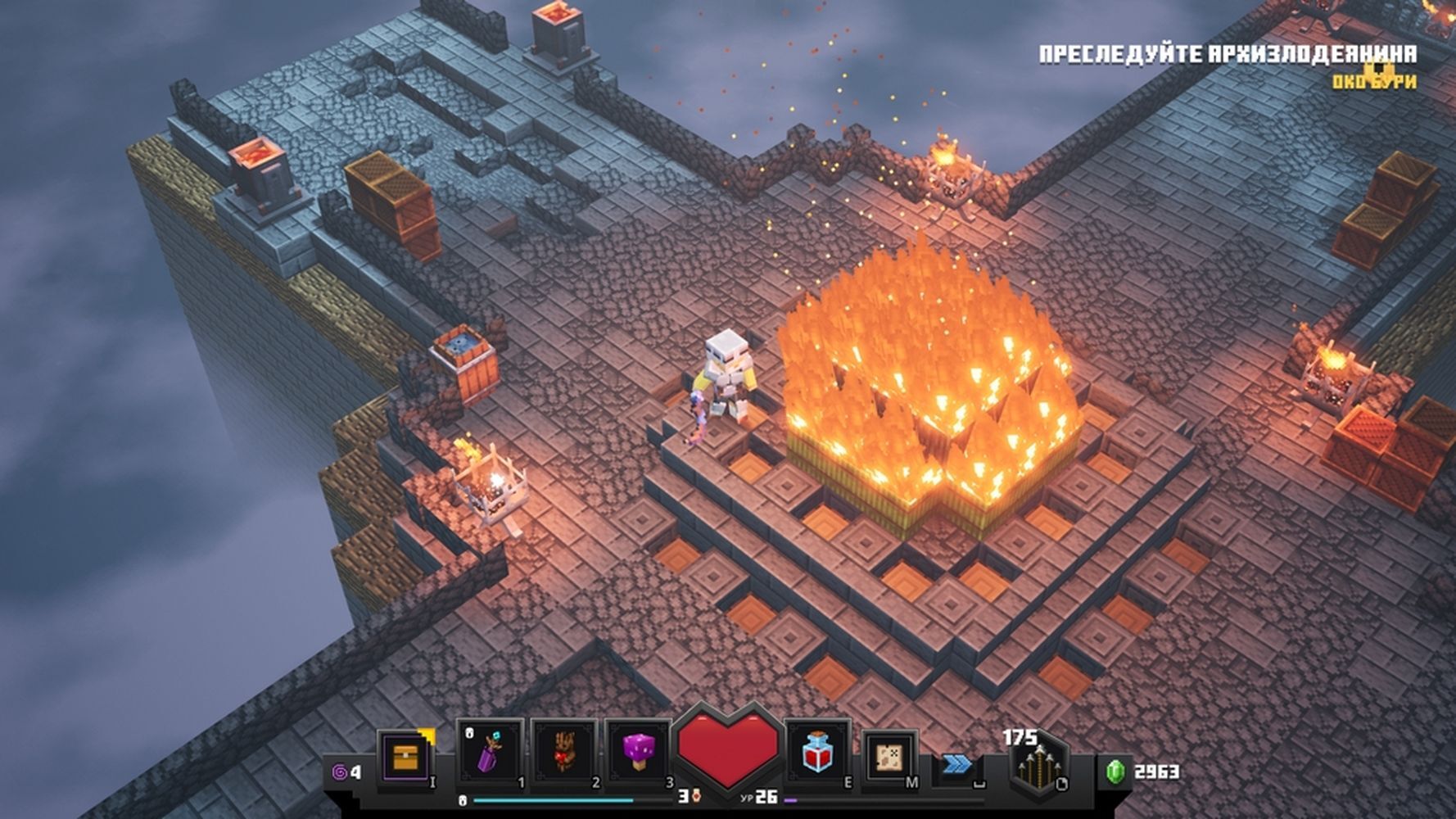Open the inventory chest icon
Screen dimensions: 1456x819
click(406, 757)
